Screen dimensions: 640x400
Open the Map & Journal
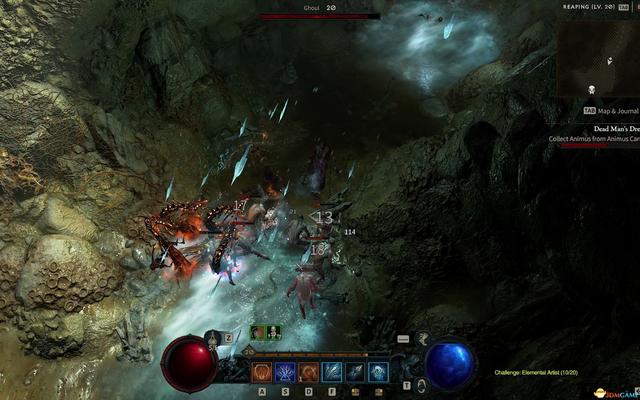[x=613, y=111]
